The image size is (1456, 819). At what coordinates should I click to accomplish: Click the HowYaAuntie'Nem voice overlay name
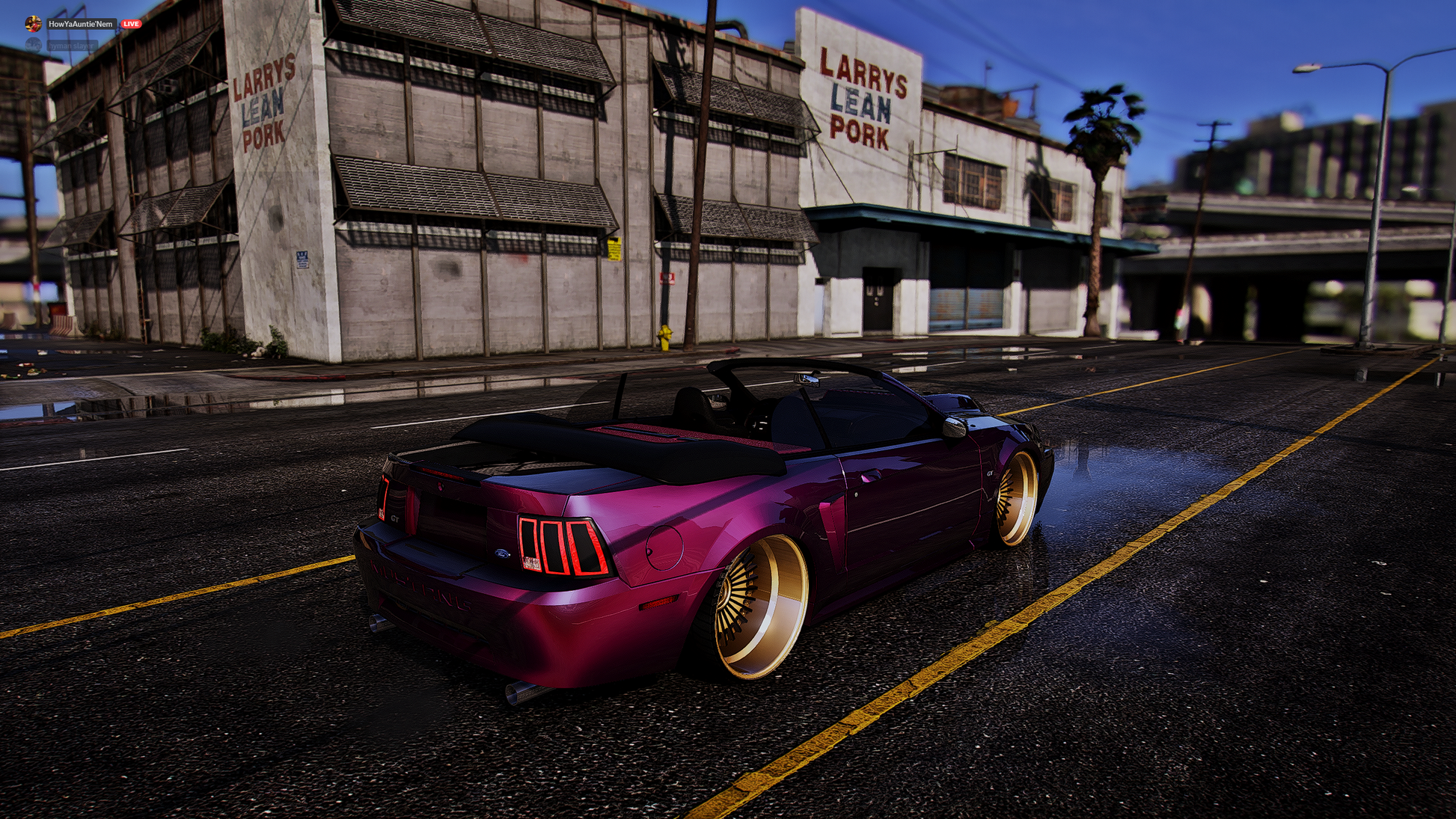tap(81, 24)
